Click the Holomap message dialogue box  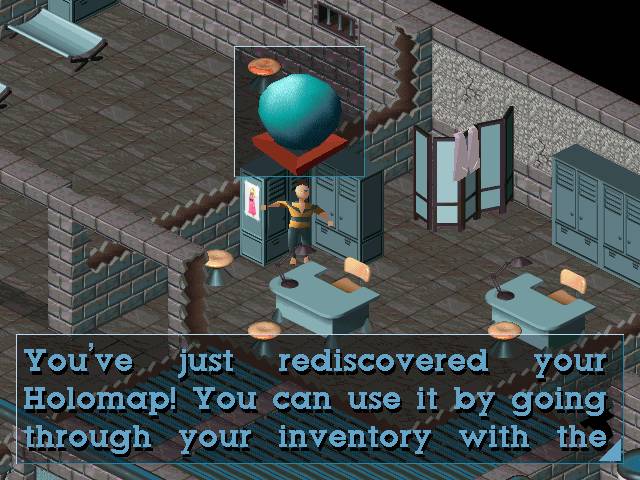click(x=318, y=399)
